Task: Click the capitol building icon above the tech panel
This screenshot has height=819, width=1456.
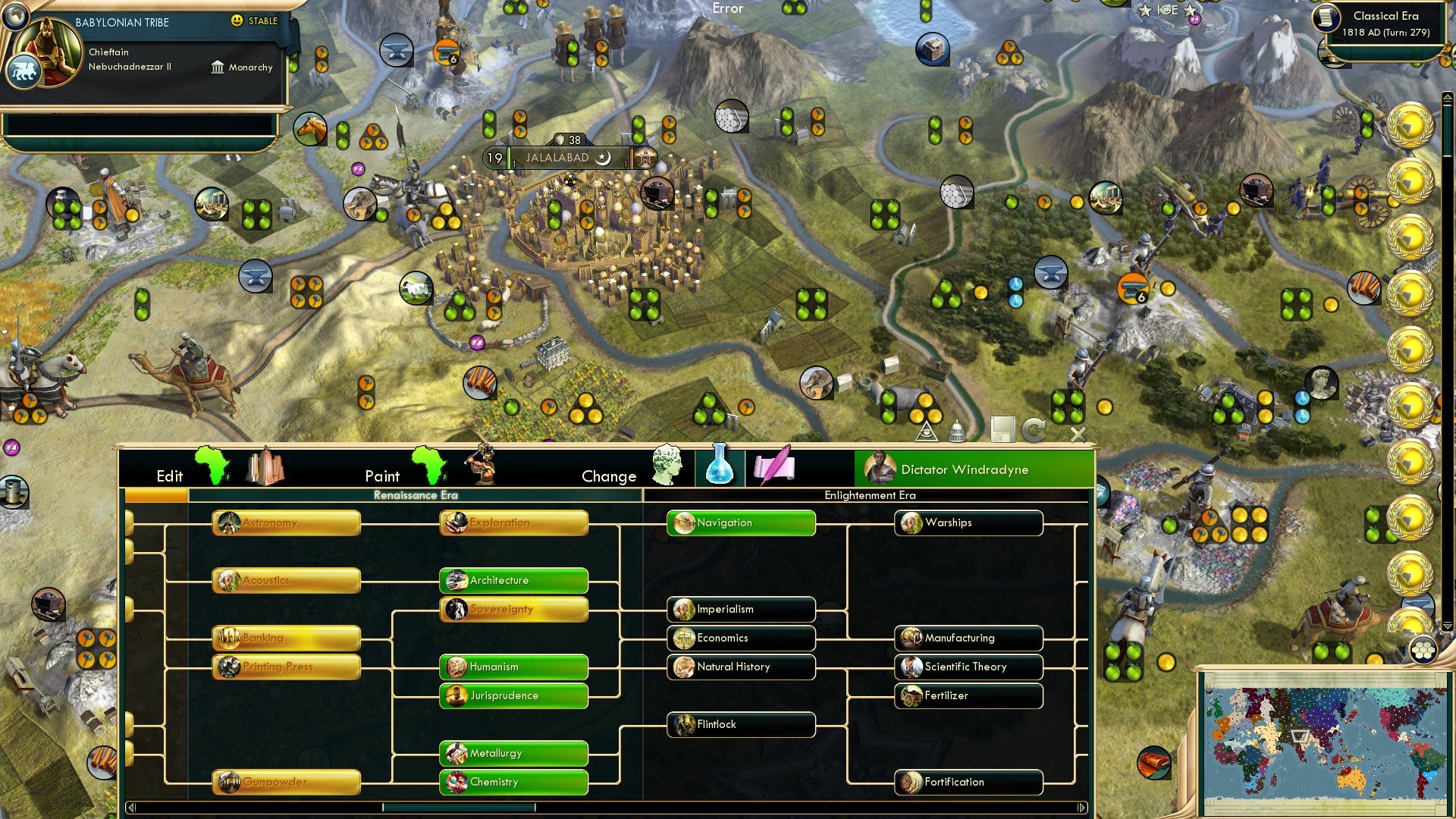Action: (x=957, y=431)
